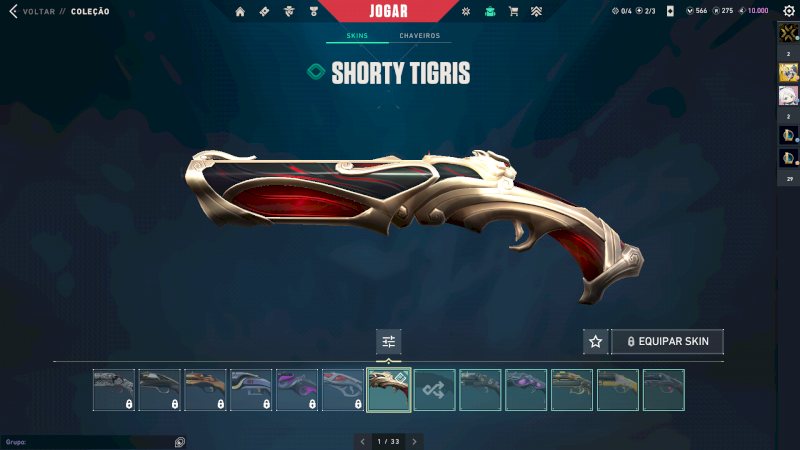
Task: Go to next skin page arrow
Action: pyautogui.click(x=415, y=441)
